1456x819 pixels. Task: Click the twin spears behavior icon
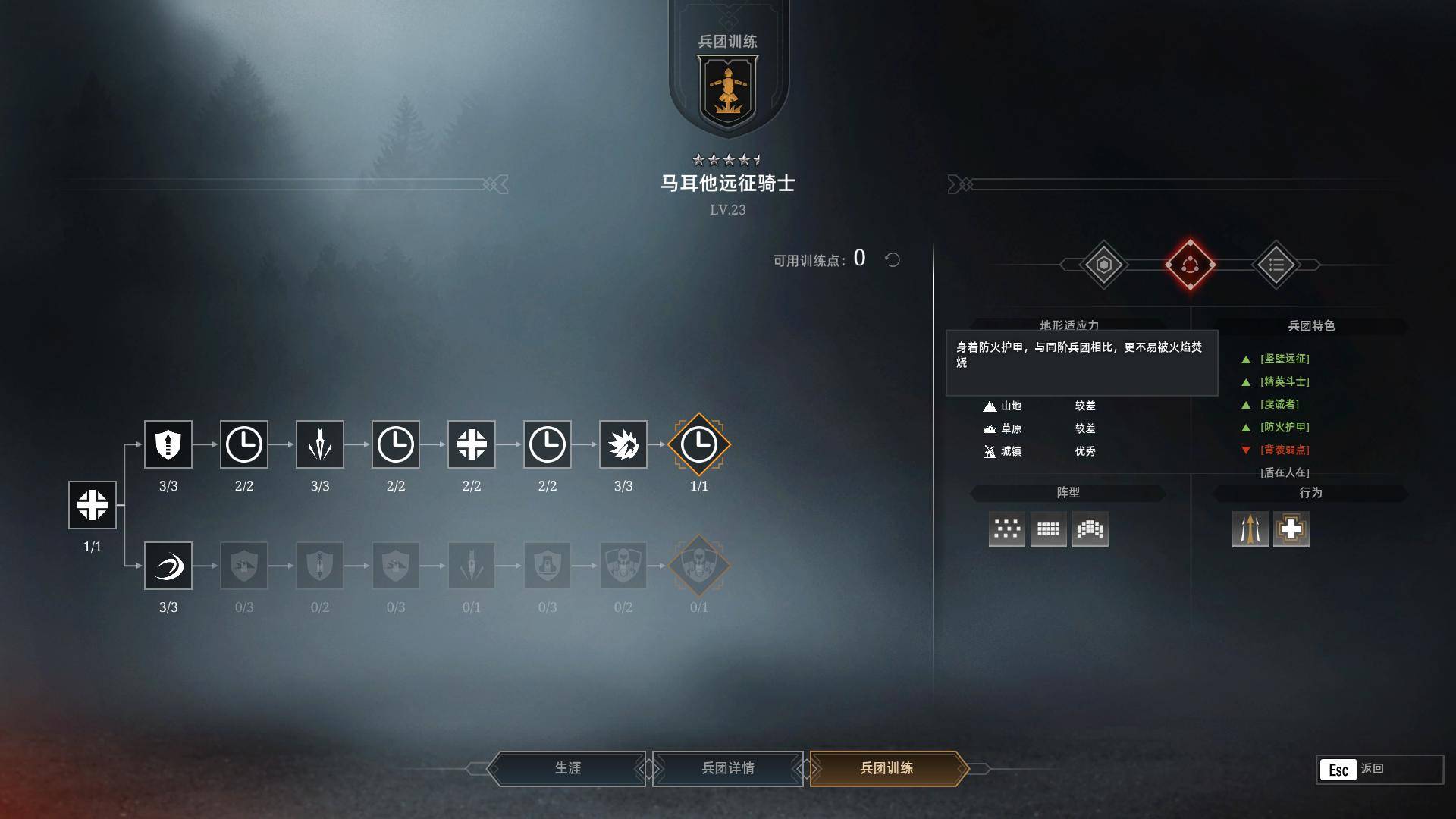coord(1250,529)
